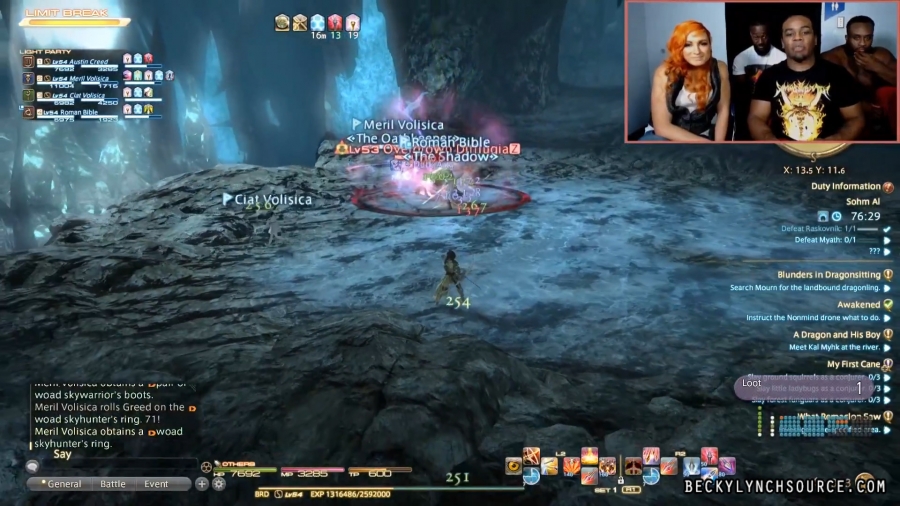Viewport: 900px width, 506px height.
Task: Show the Event chat tab
Action: (156, 484)
